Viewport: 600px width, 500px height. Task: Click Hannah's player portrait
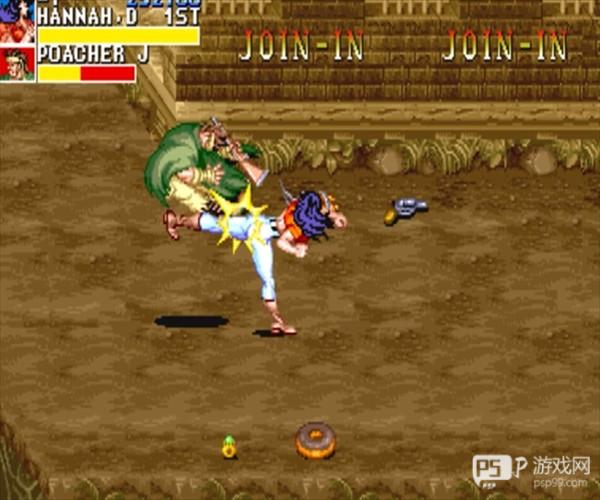17,22
